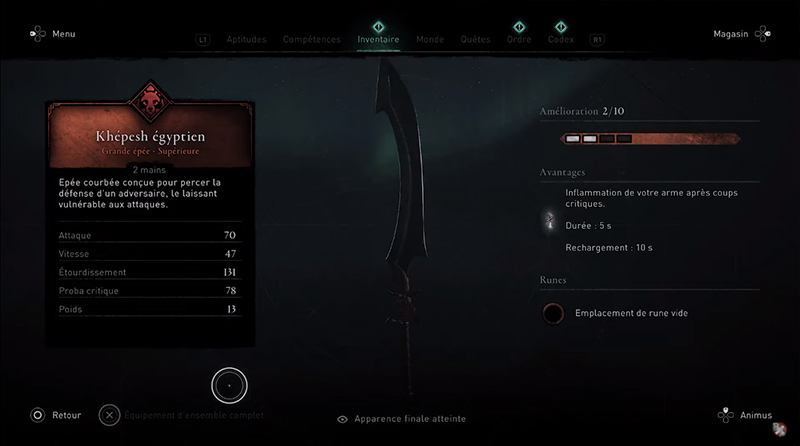Viewport: 800px width, 446px height.
Task: Go to the Monde tab
Action: click(430, 40)
